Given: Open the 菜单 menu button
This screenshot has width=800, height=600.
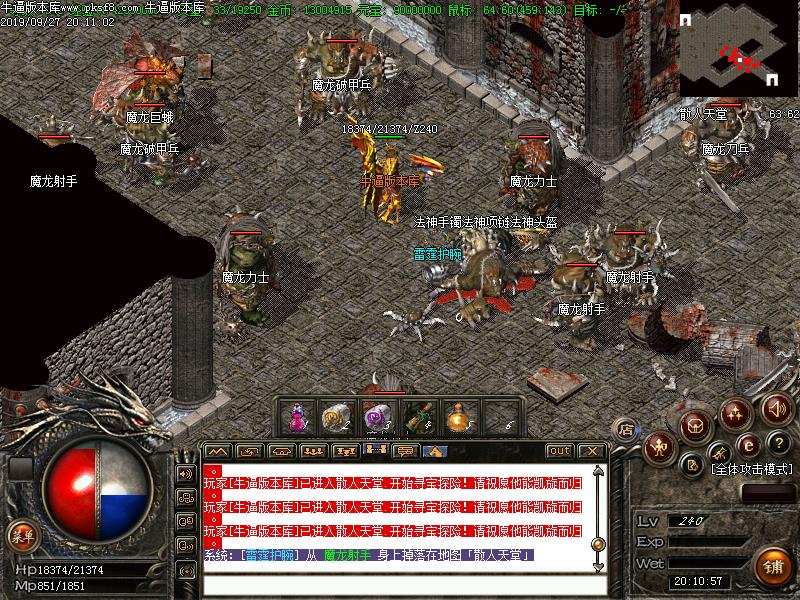Looking at the screenshot, I should pyautogui.click(x=21, y=535).
